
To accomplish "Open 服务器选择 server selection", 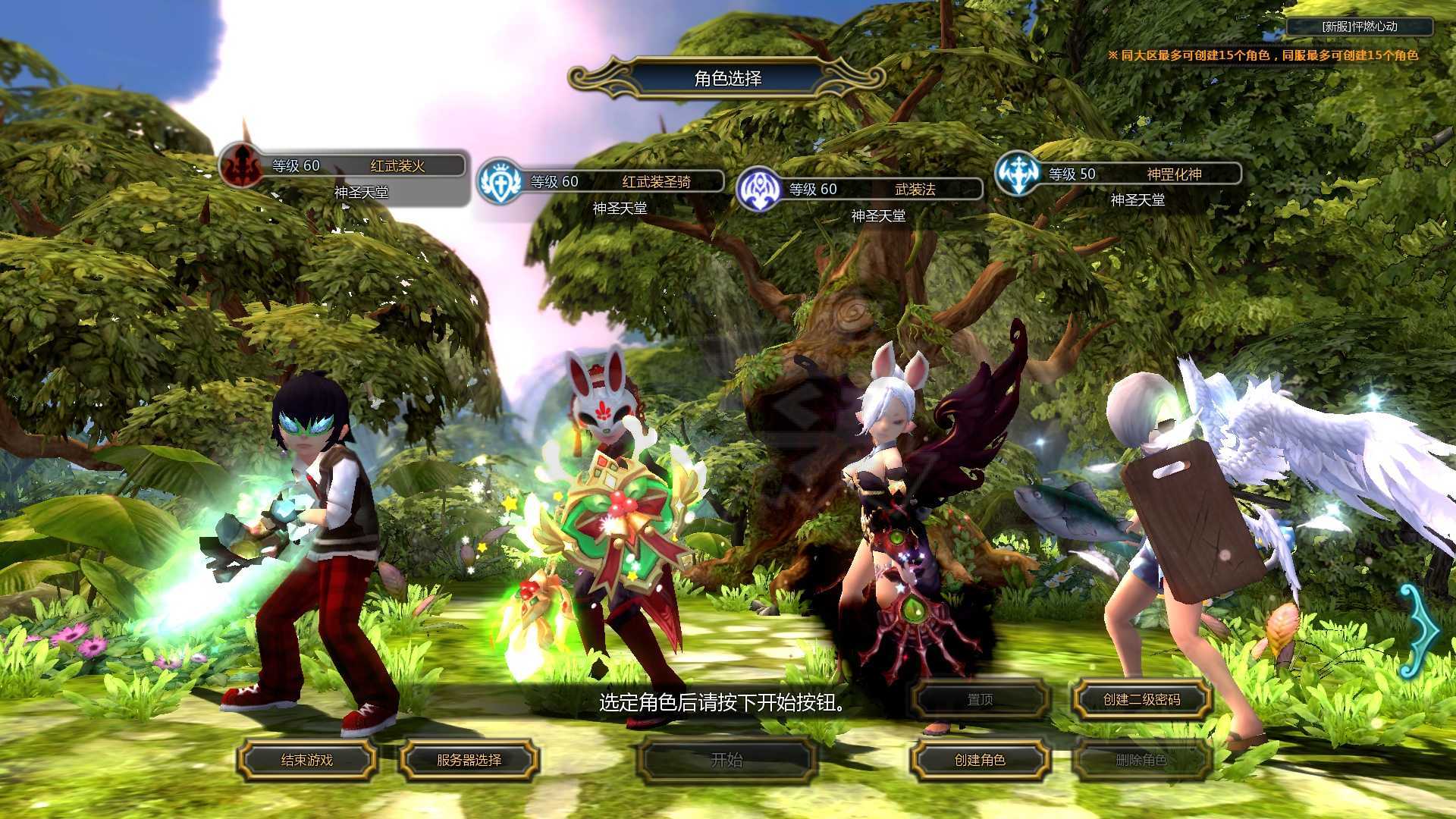I will 469,760.
